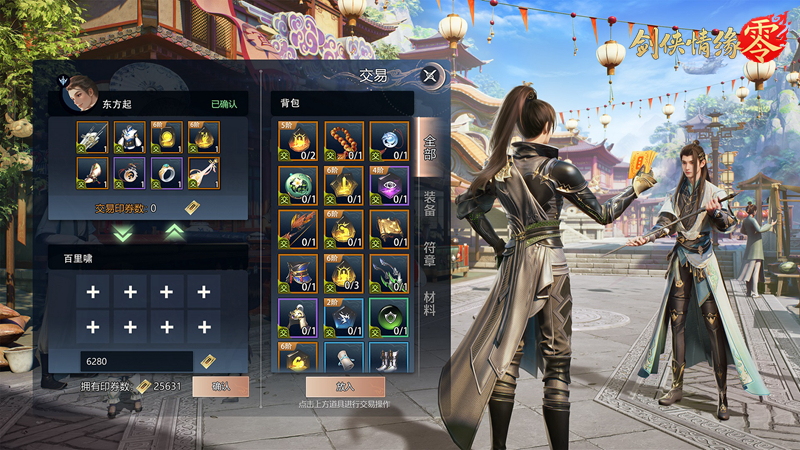
Task: Choose the feathered spear in backpack
Action: point(298,229)
